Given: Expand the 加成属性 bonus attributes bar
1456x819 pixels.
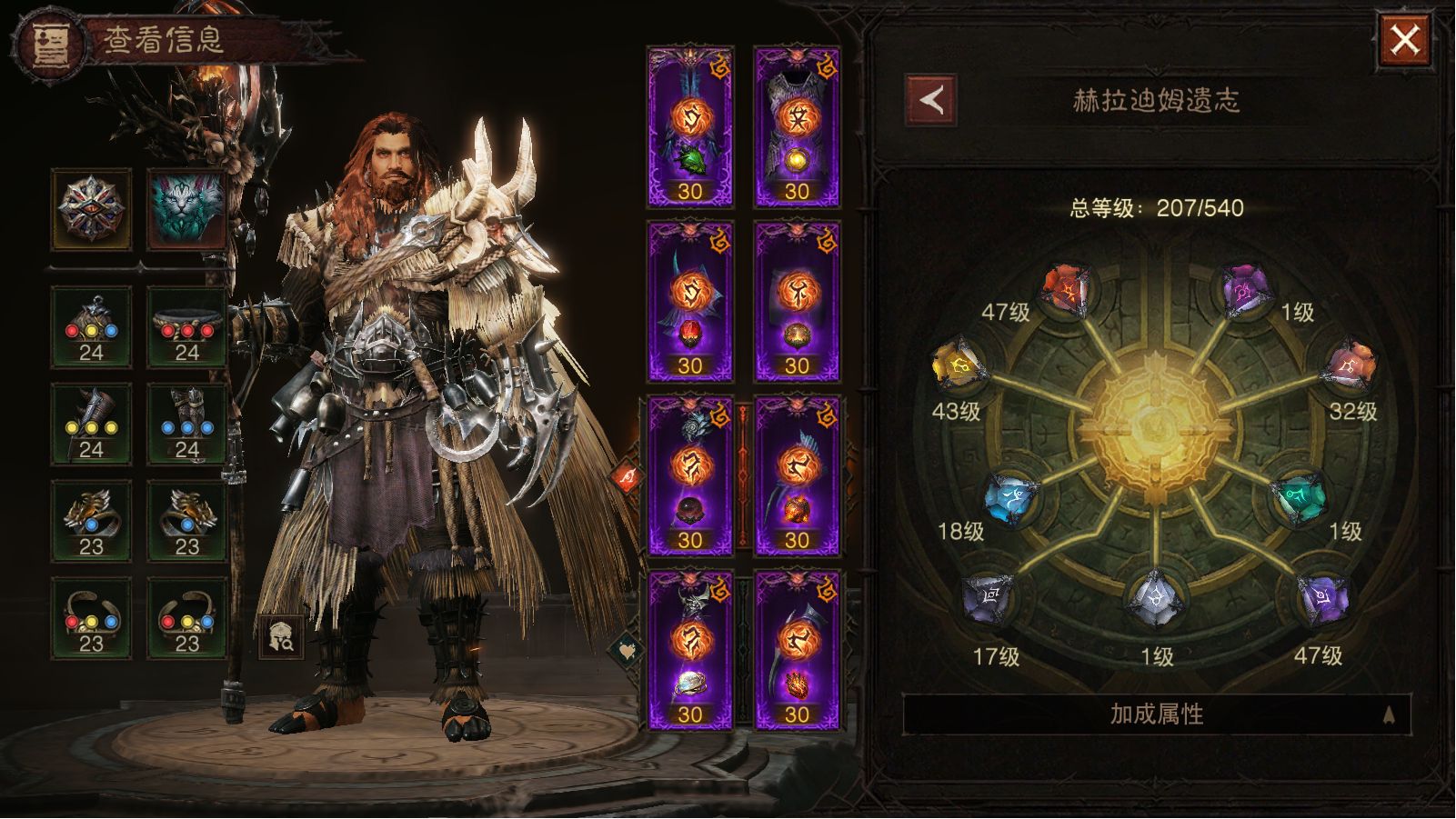Looking at the screenshot, I should (x=1156, y=714).
